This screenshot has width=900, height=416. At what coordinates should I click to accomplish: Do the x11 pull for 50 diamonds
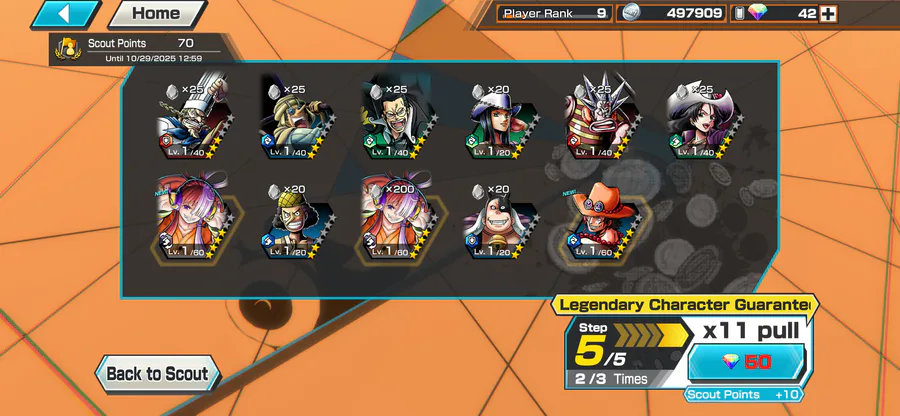coord(747,361)
